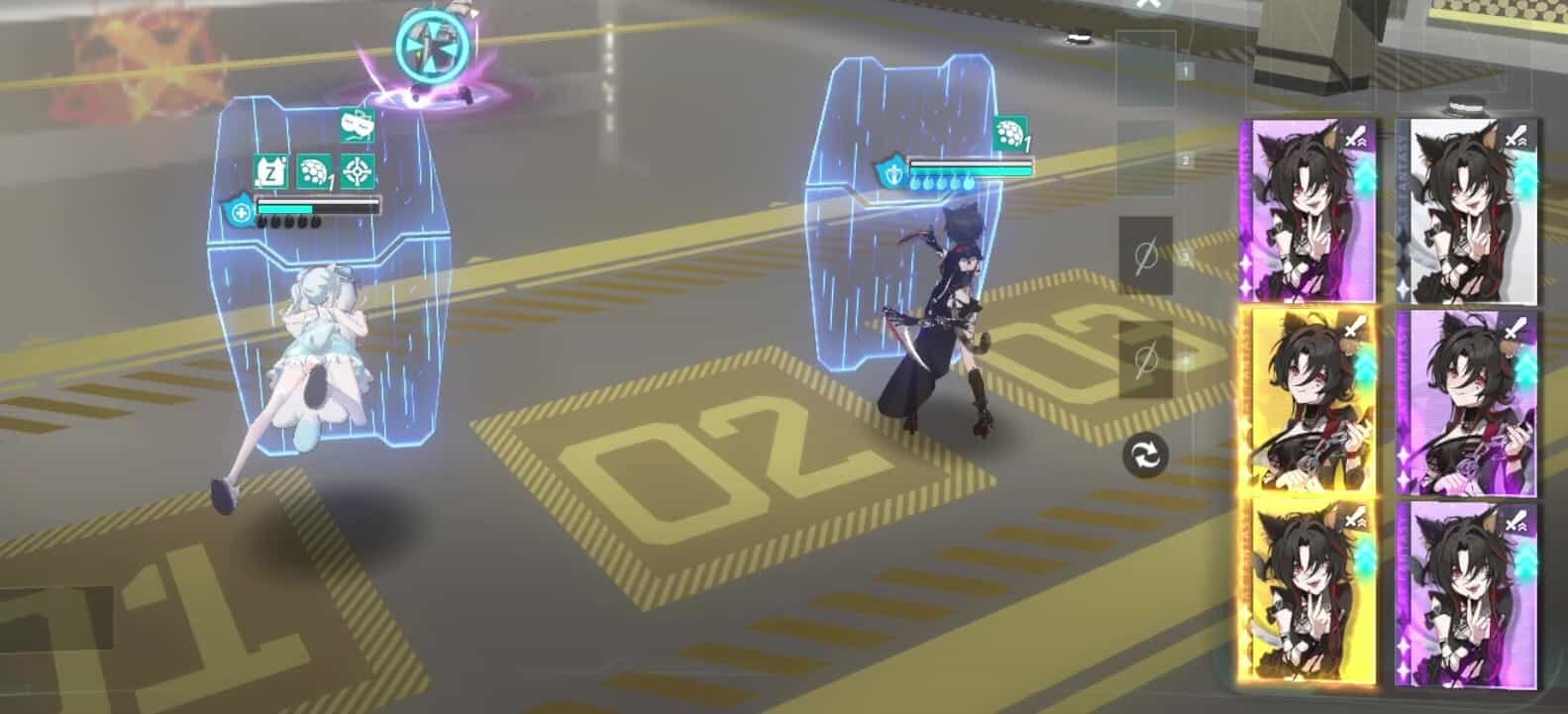Click the circular refresh hand icon
Screen dimensions: 1568x714
[x=1144, y=456]
